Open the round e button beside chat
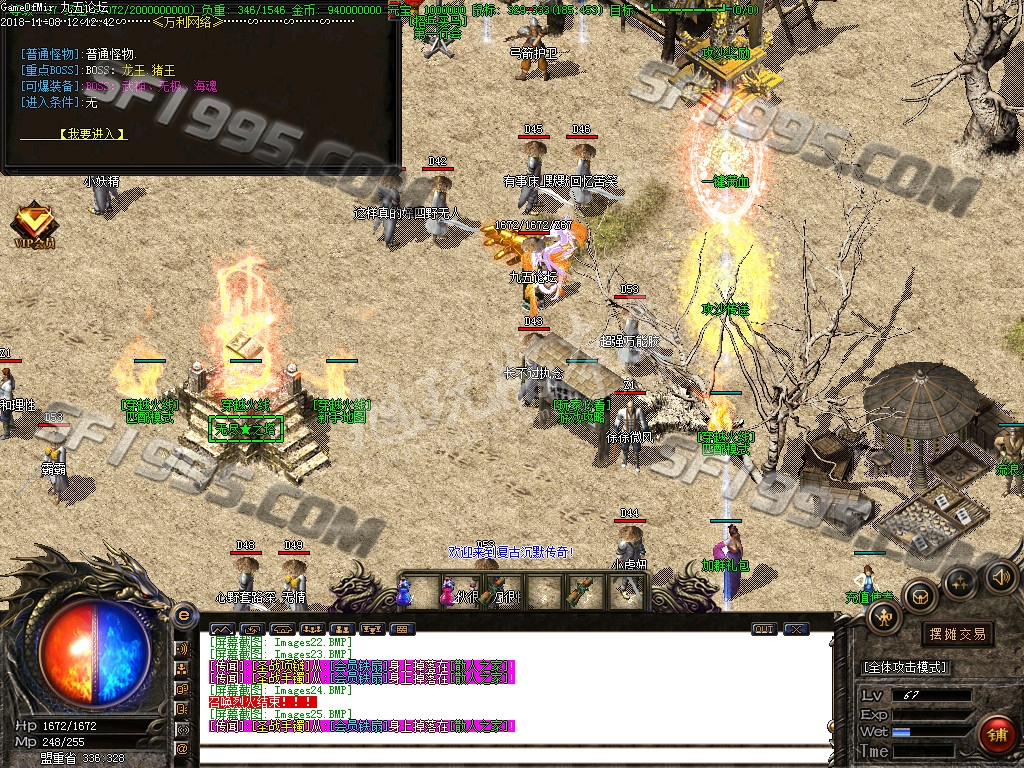The image size is (1024, 768). pos(183,615)
